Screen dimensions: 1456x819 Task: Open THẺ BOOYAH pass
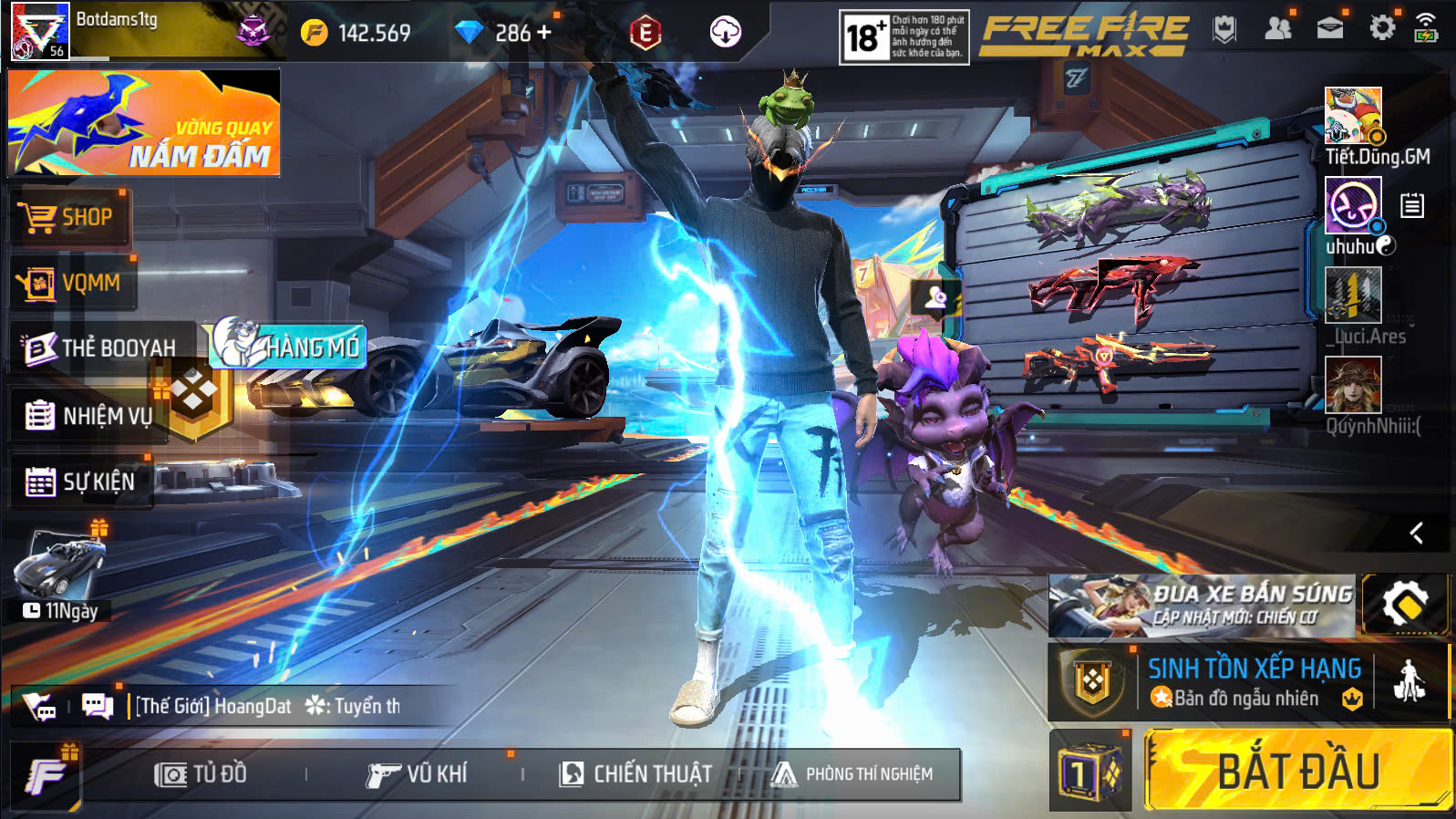[102, 347]
